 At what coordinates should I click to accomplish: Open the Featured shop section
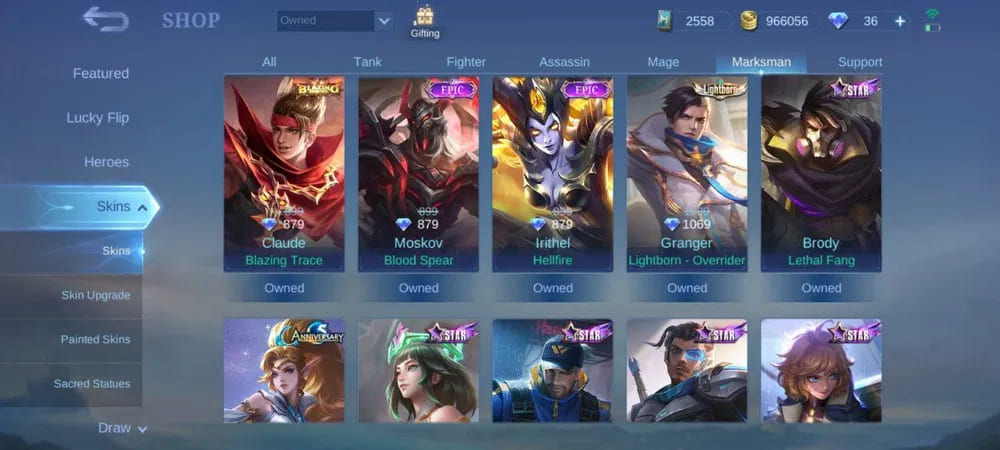click(x=100, y=74)
